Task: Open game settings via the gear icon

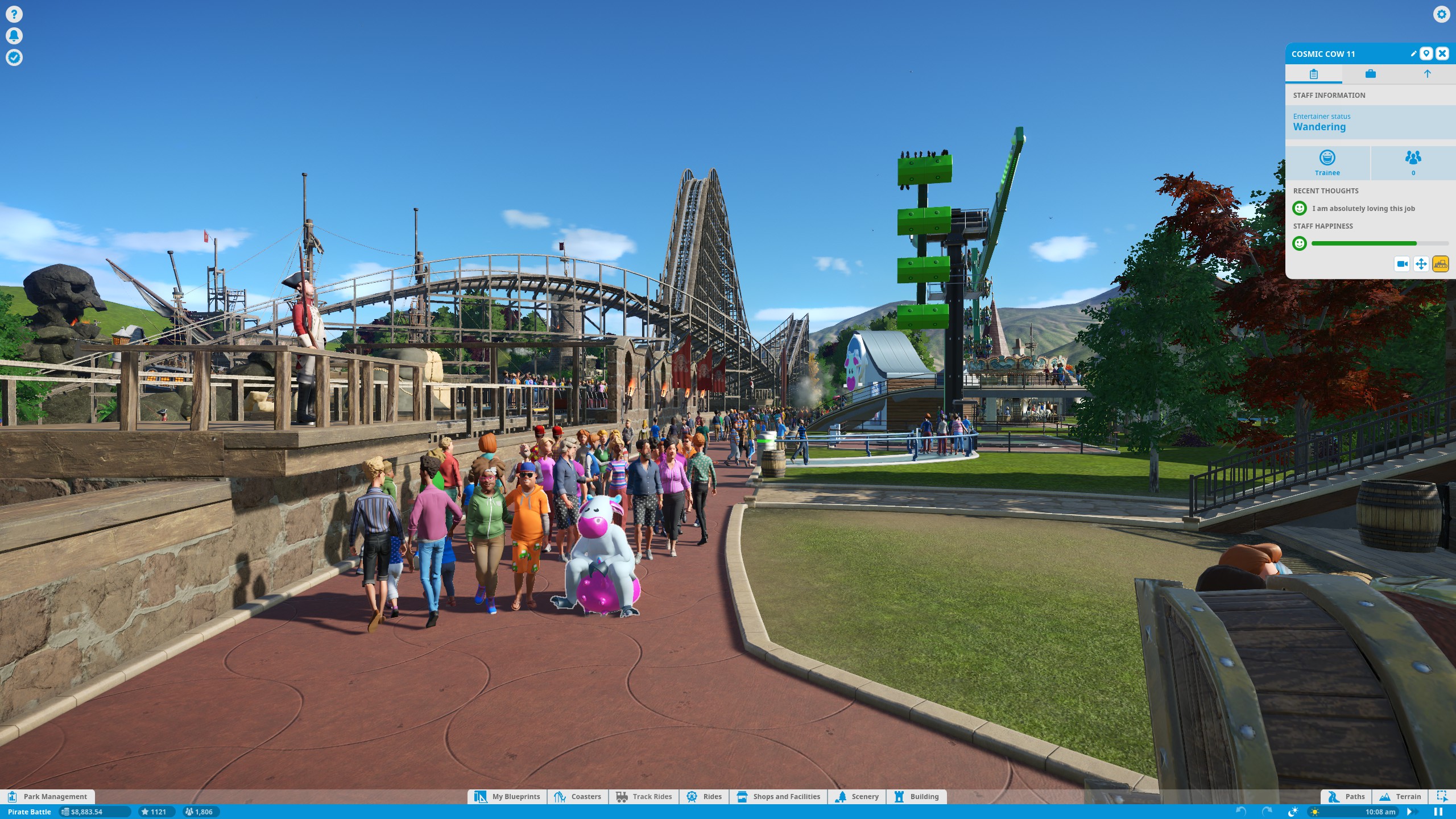Action: (x=1441, y=14)
